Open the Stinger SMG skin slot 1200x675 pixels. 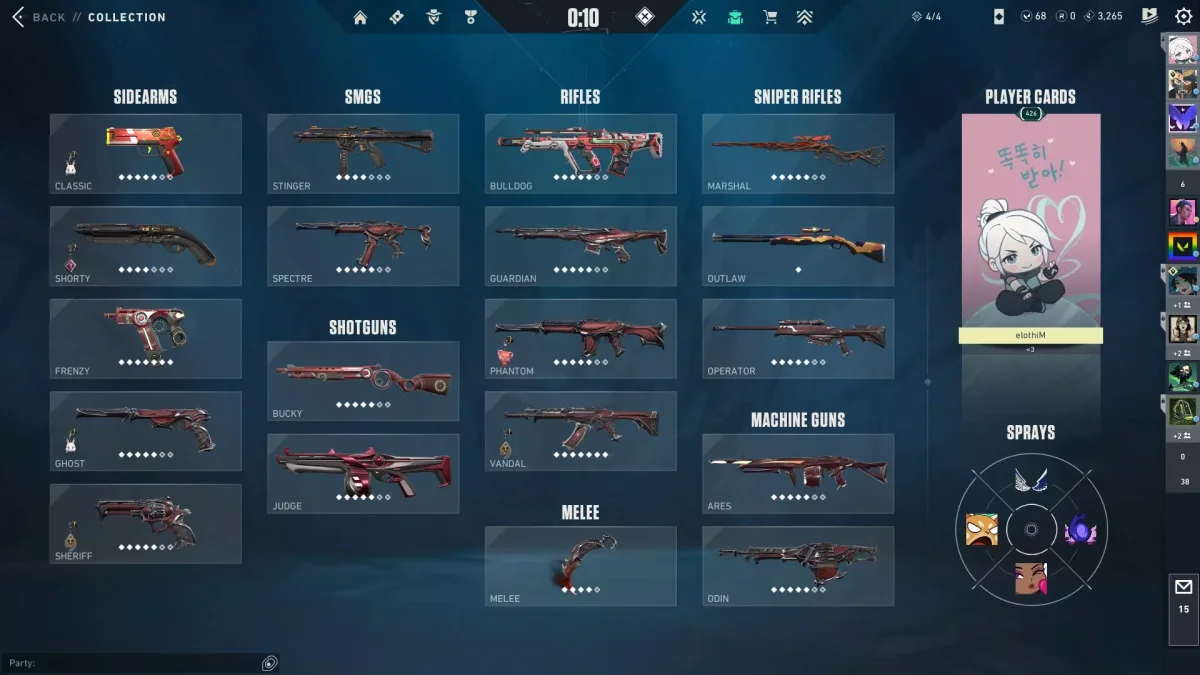pos(363,153)
